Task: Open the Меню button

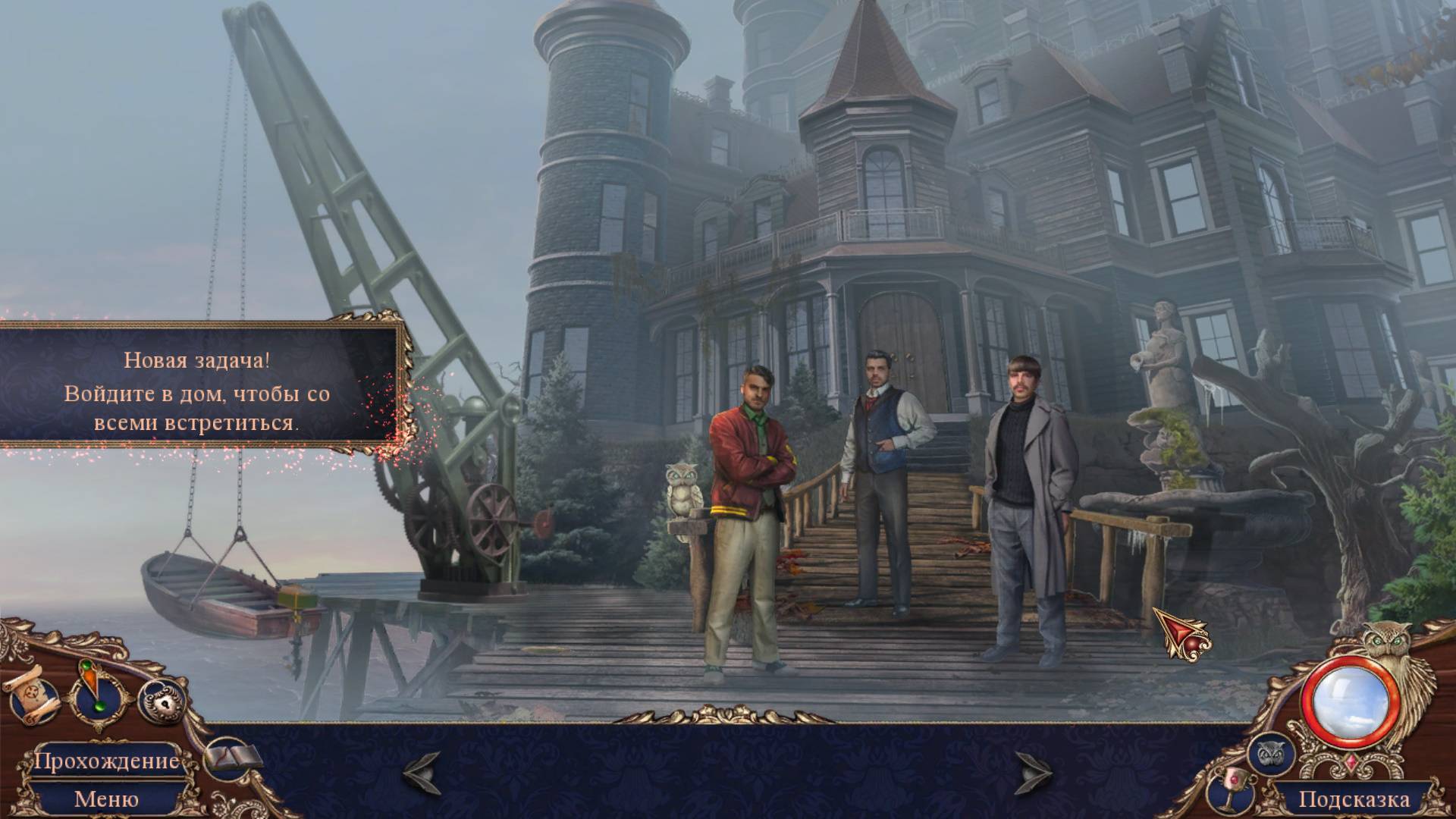Action: [x=106, y=799]
